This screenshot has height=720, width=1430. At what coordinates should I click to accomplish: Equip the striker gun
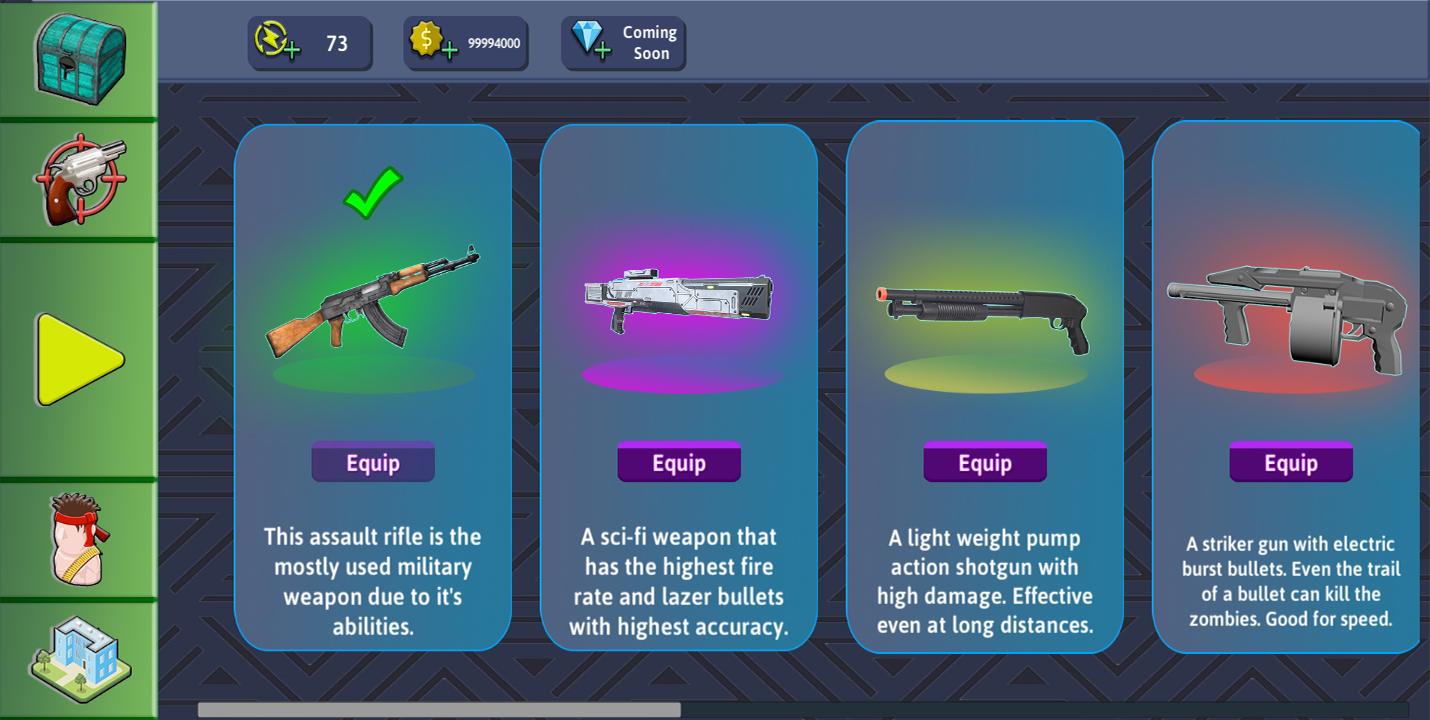[x=1291, y=463]
